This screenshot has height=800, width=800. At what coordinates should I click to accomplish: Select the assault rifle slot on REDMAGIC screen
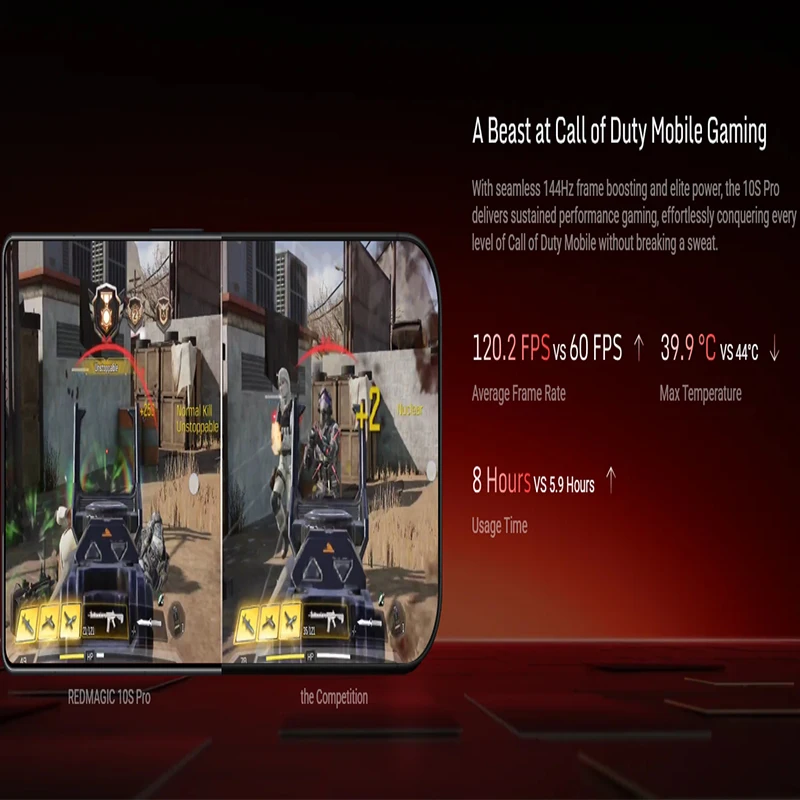pos(111,620)
